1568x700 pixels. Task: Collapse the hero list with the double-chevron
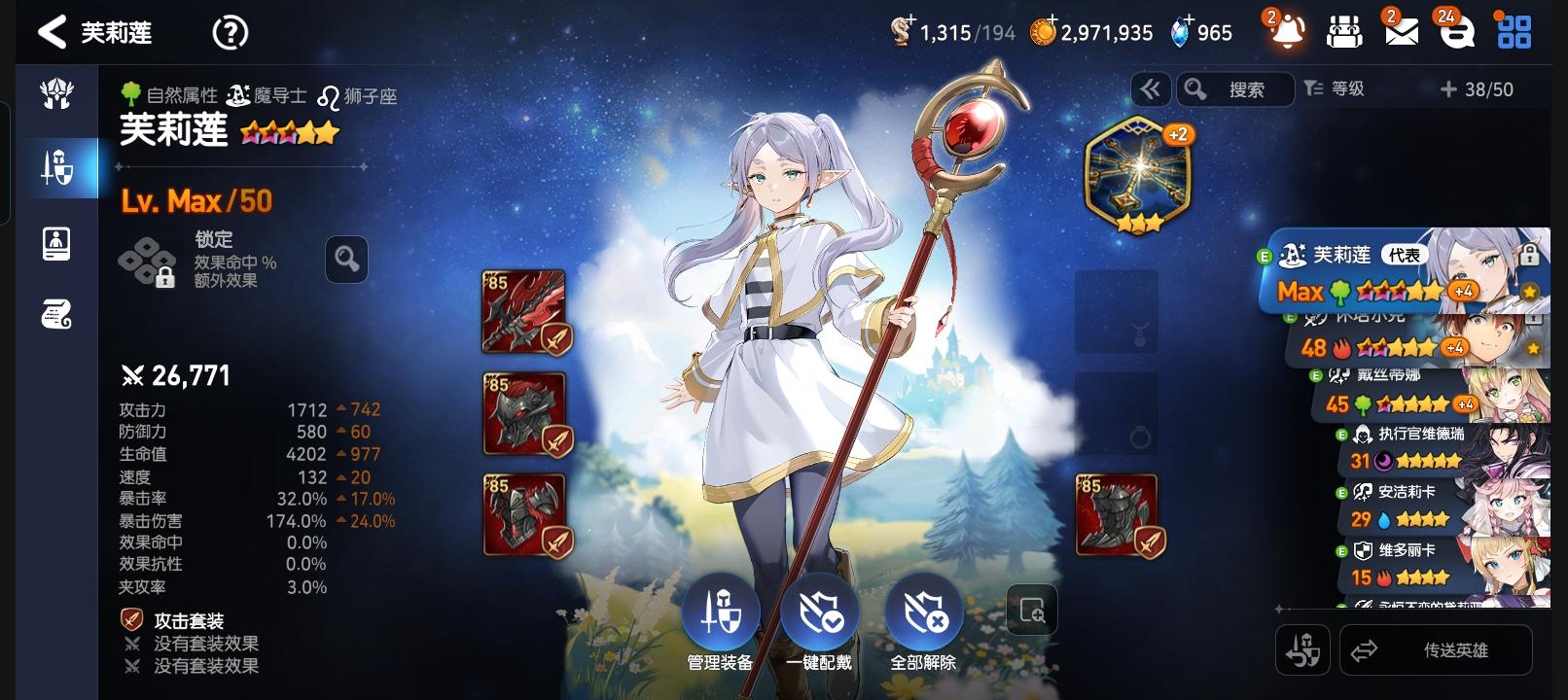pyautogui.click(x=1151, y=89)
